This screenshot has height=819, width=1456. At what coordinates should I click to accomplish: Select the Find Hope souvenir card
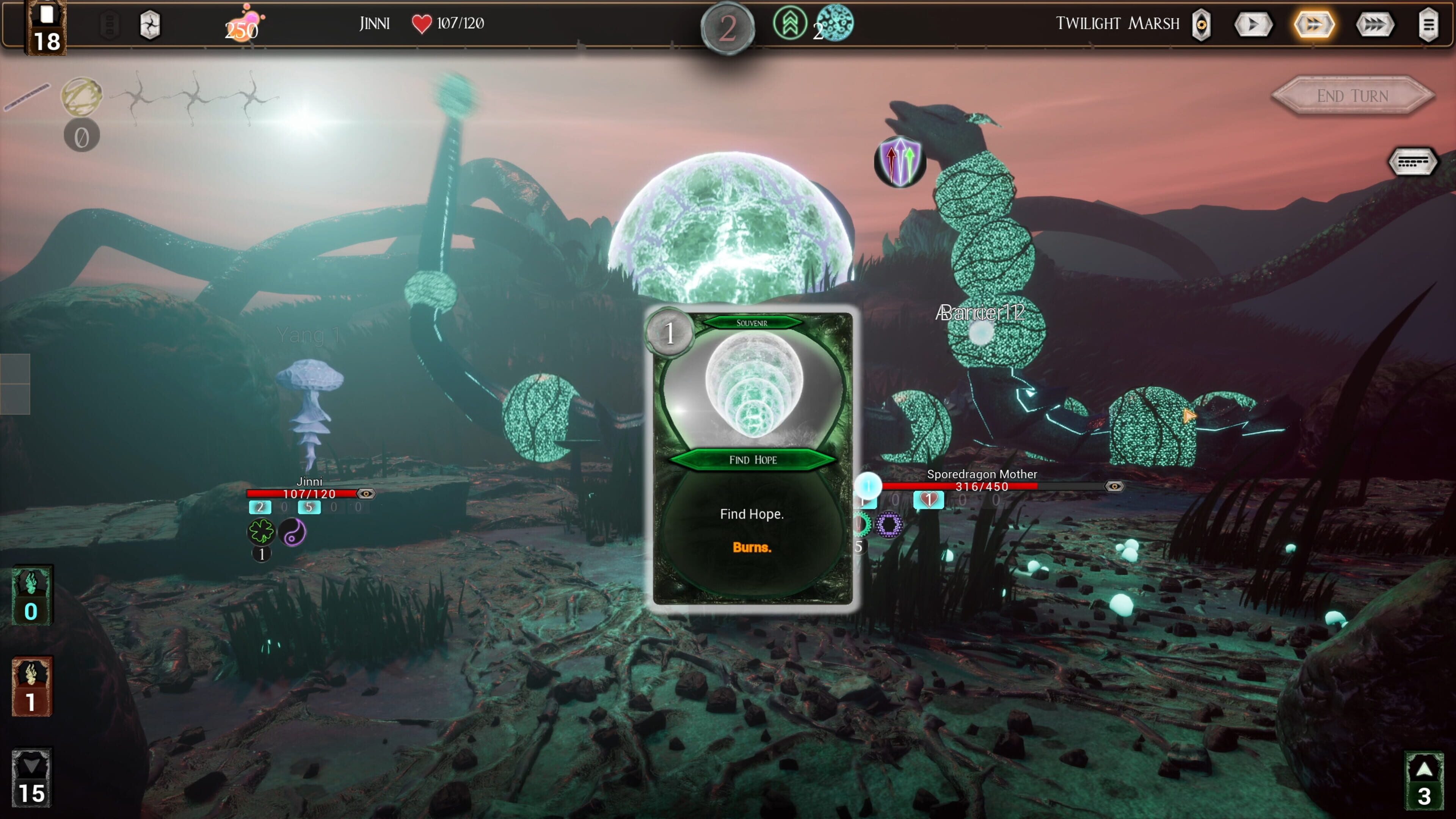(x=752, y=458)
